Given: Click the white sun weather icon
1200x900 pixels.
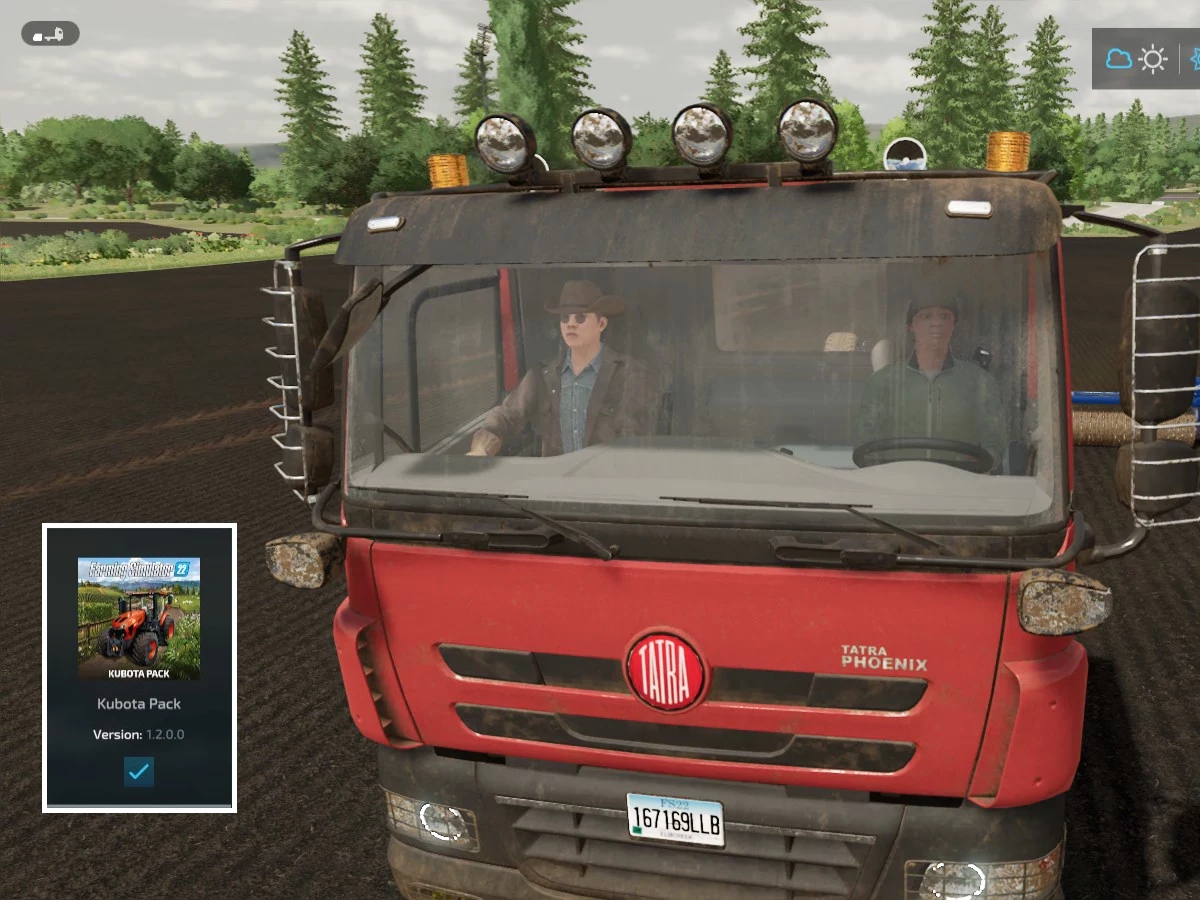Looking at the screenshot, I should (1153, 59).
